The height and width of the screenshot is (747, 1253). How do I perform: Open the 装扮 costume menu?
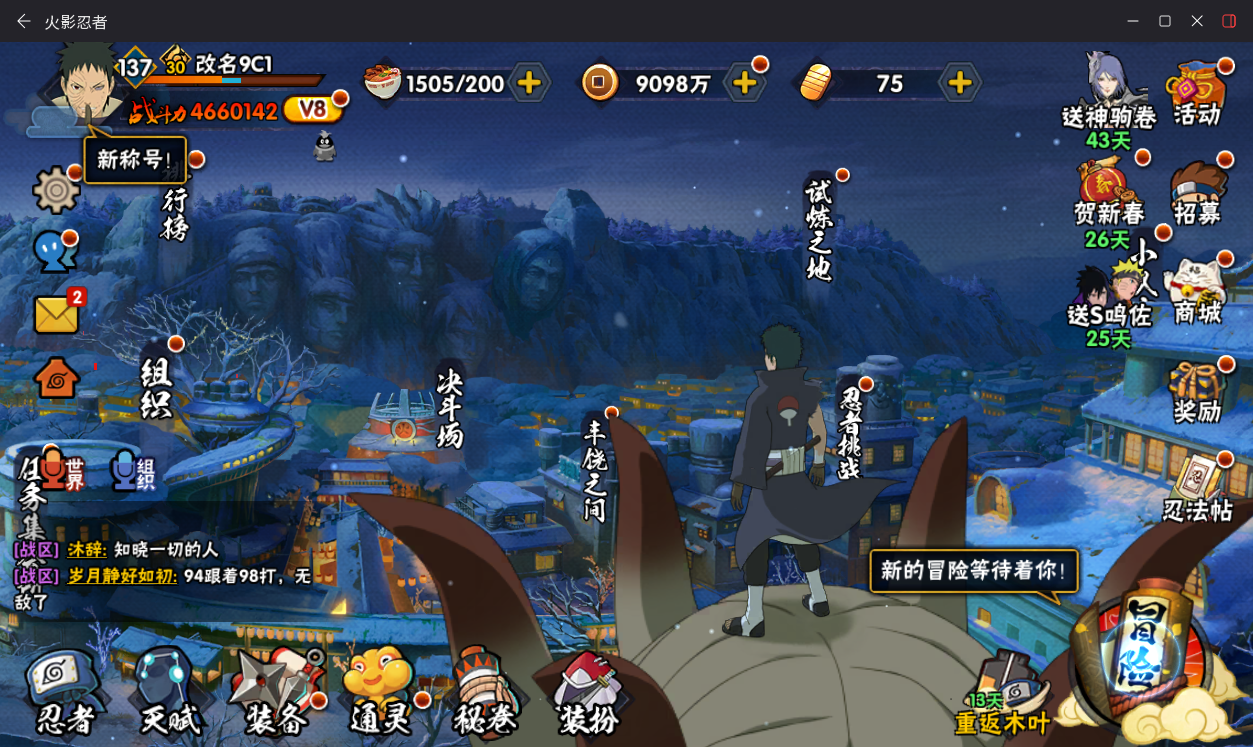click(590, 691)
